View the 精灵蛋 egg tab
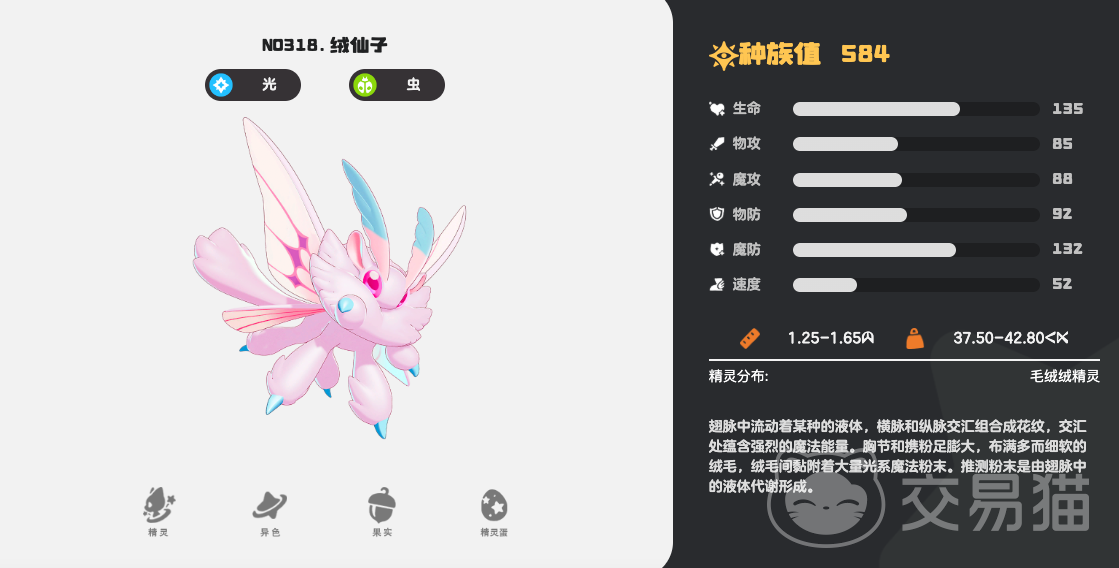Image resolution: width=1119 pixels, height=568 pixels. pyautogui.click(x=494, y=511)
